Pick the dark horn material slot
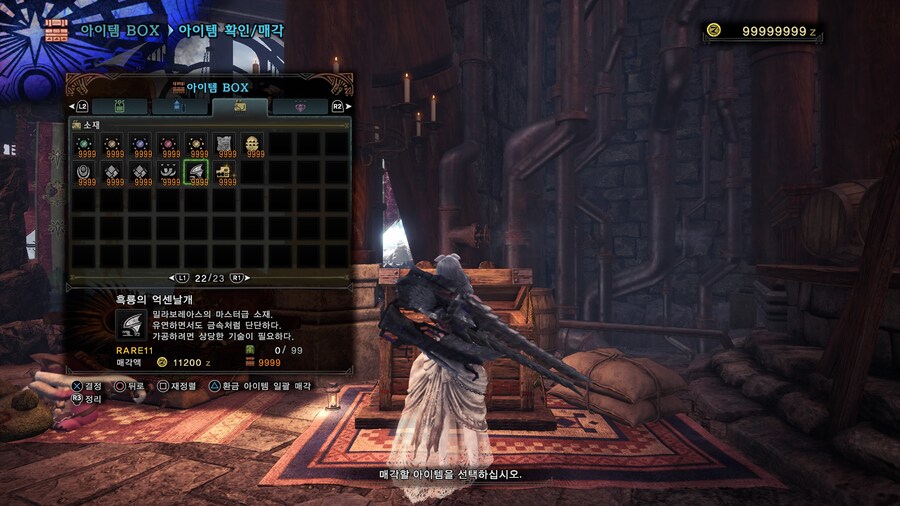The height and width of the screenshot is (506, 900). click(169, 172)
